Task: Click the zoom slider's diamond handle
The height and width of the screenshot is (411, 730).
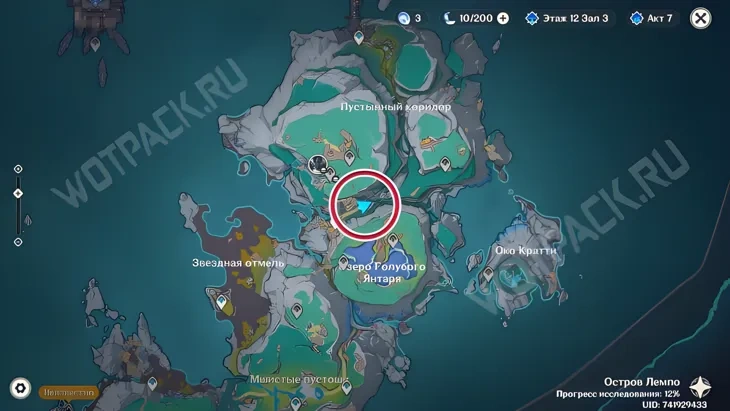Action: tap(18, 194)
